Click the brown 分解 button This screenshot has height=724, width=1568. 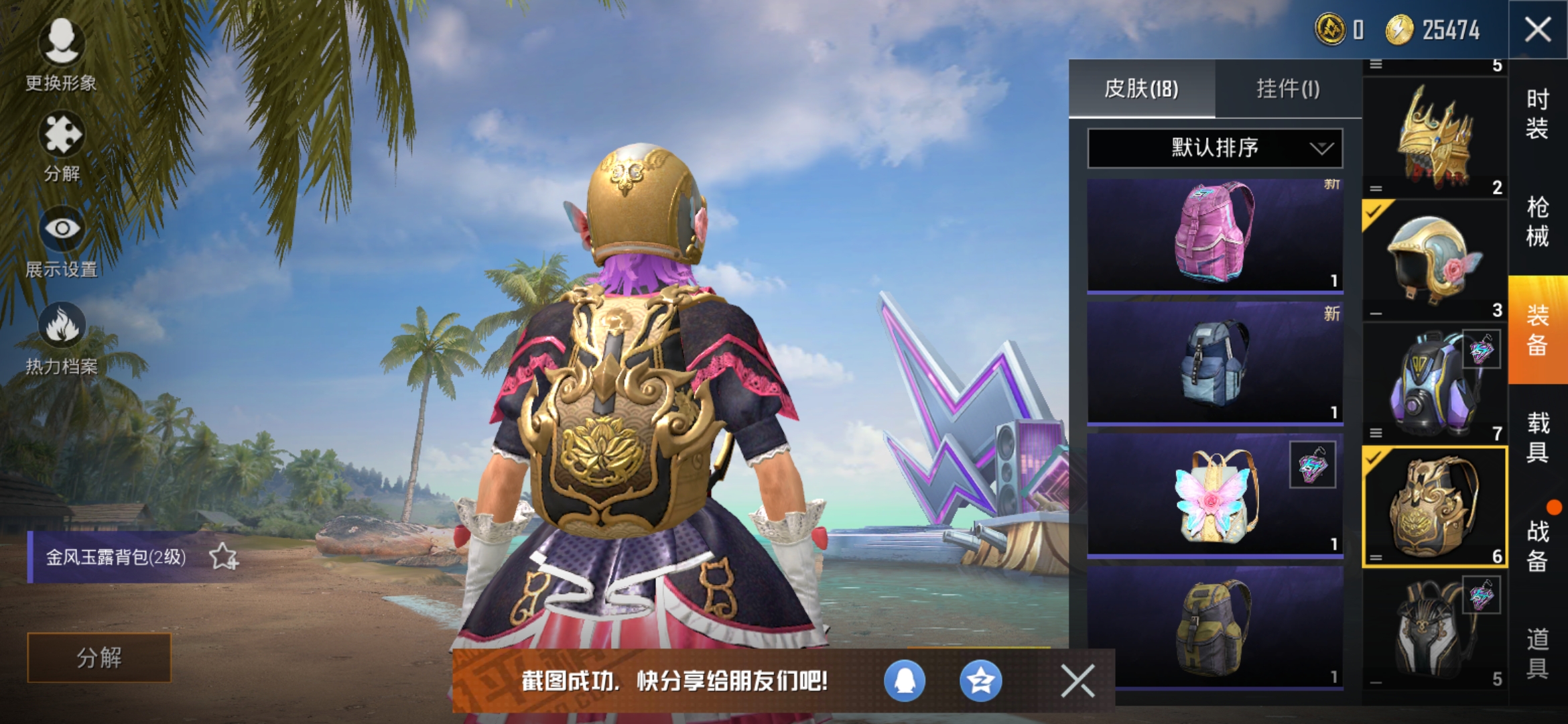[99, 658]
